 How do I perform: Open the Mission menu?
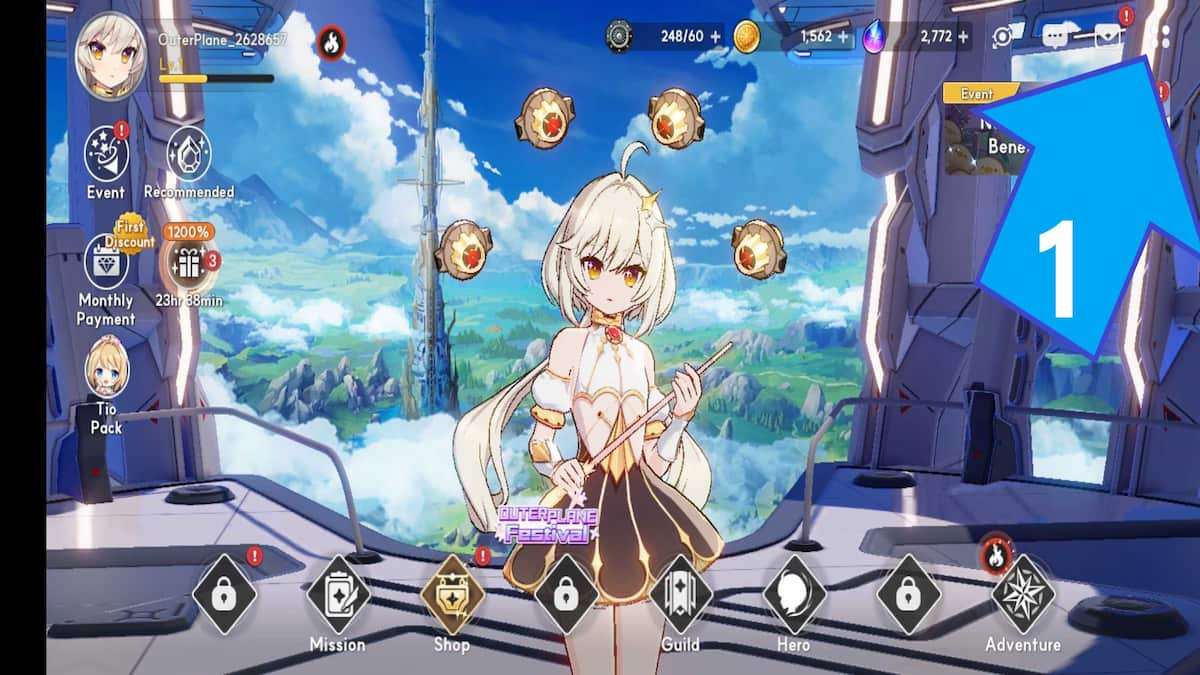coord(337,594)
